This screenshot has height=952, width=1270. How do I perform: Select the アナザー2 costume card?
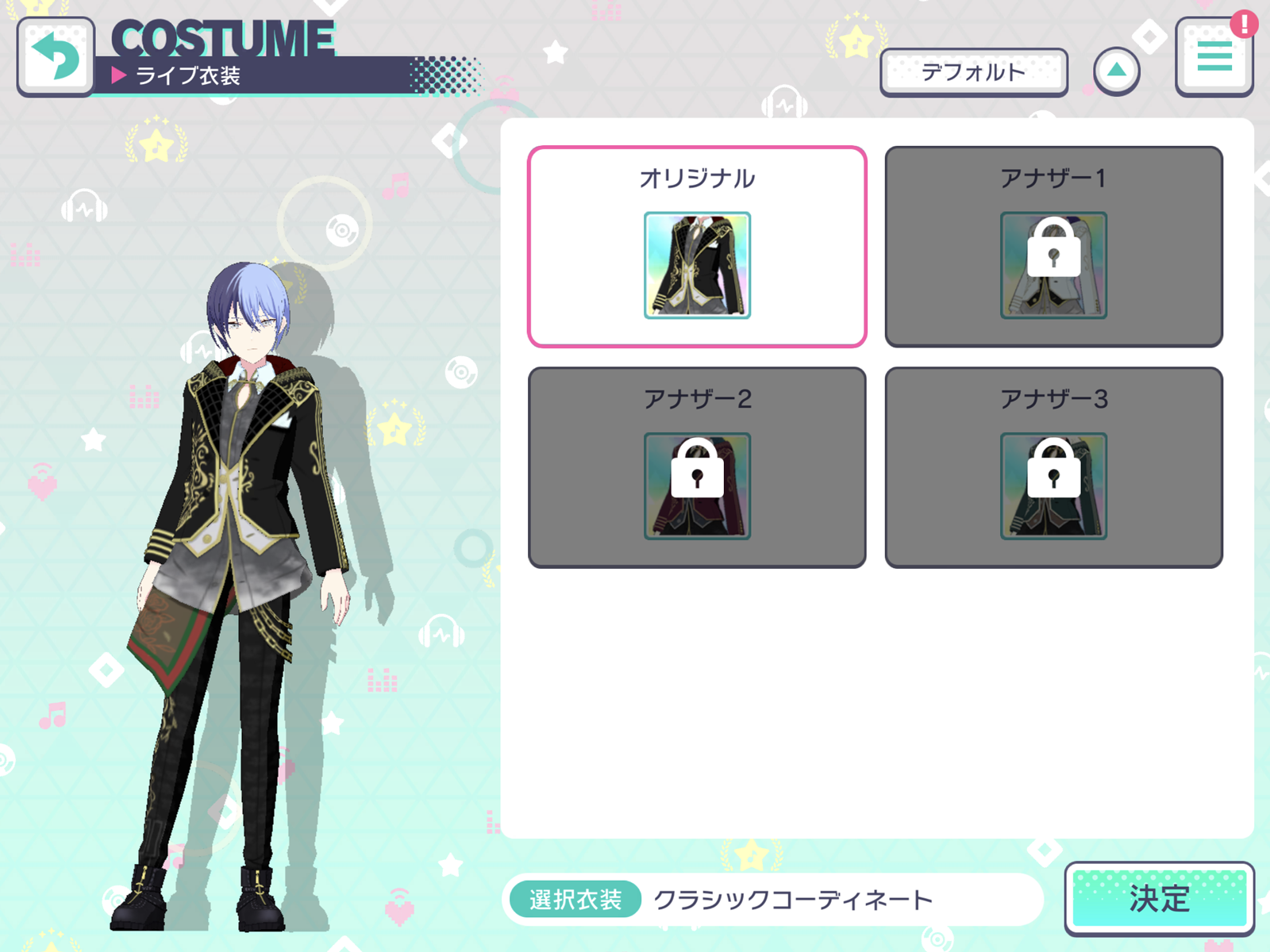pyautogui.click(x=698, y=466)
